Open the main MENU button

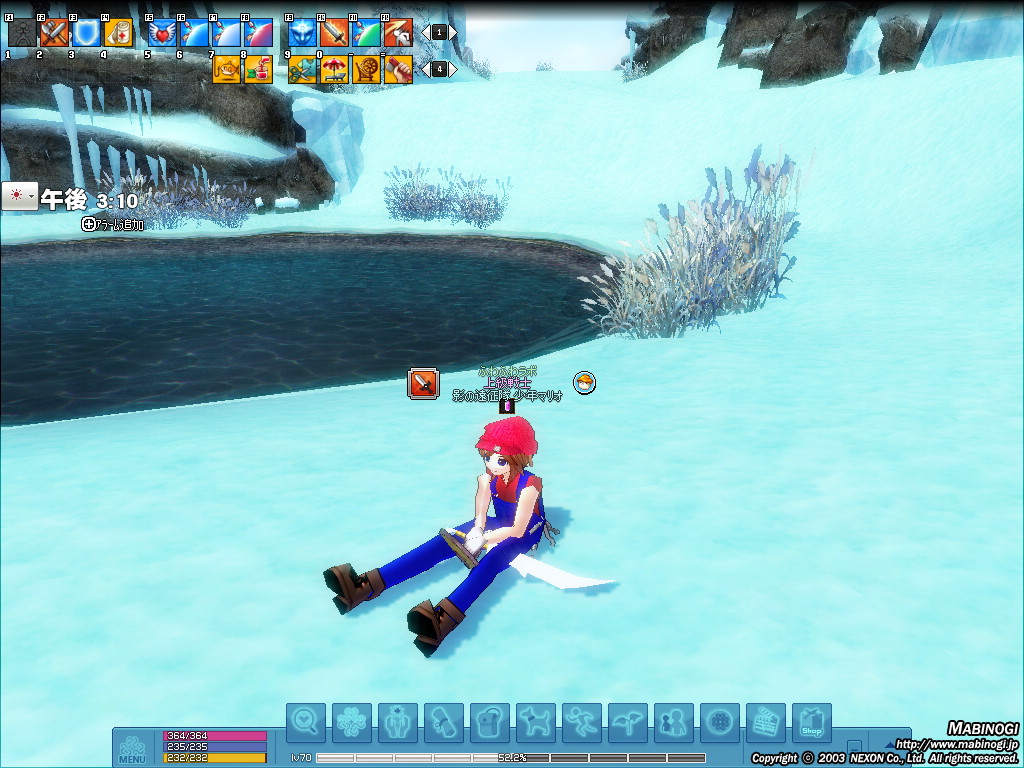[132, 749]
